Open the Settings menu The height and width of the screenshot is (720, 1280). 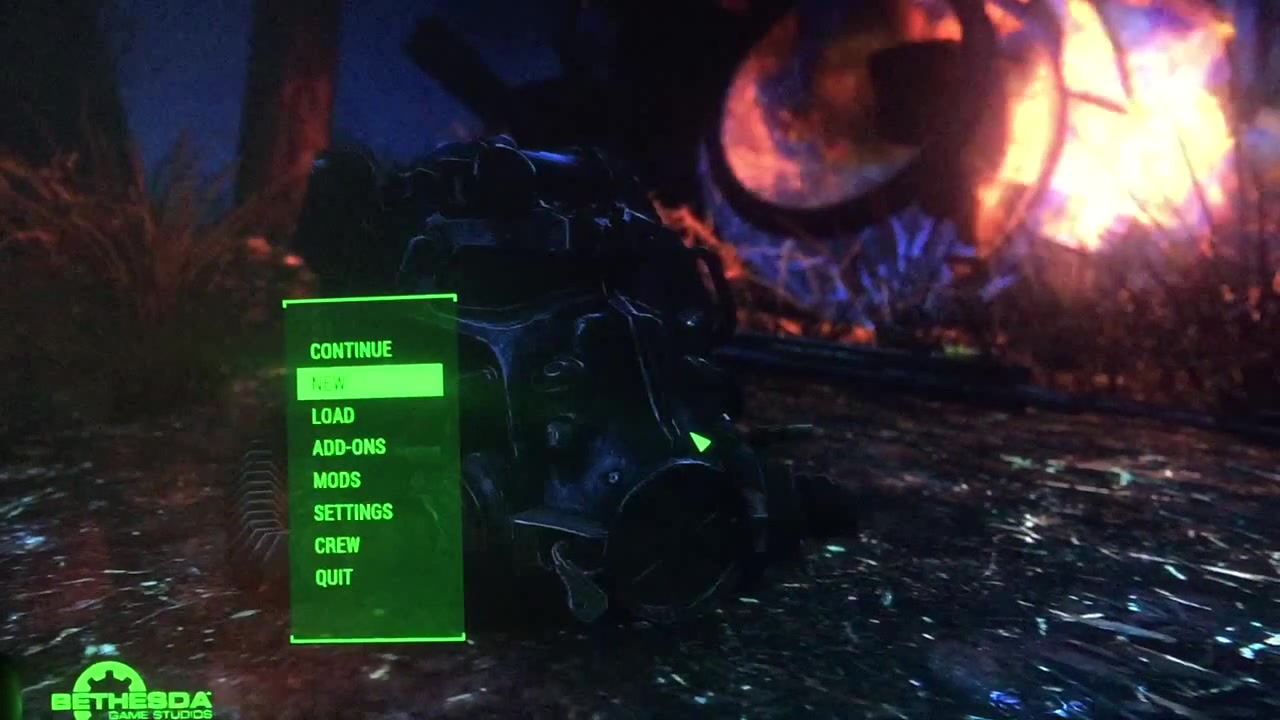click(x=353, y=512)
